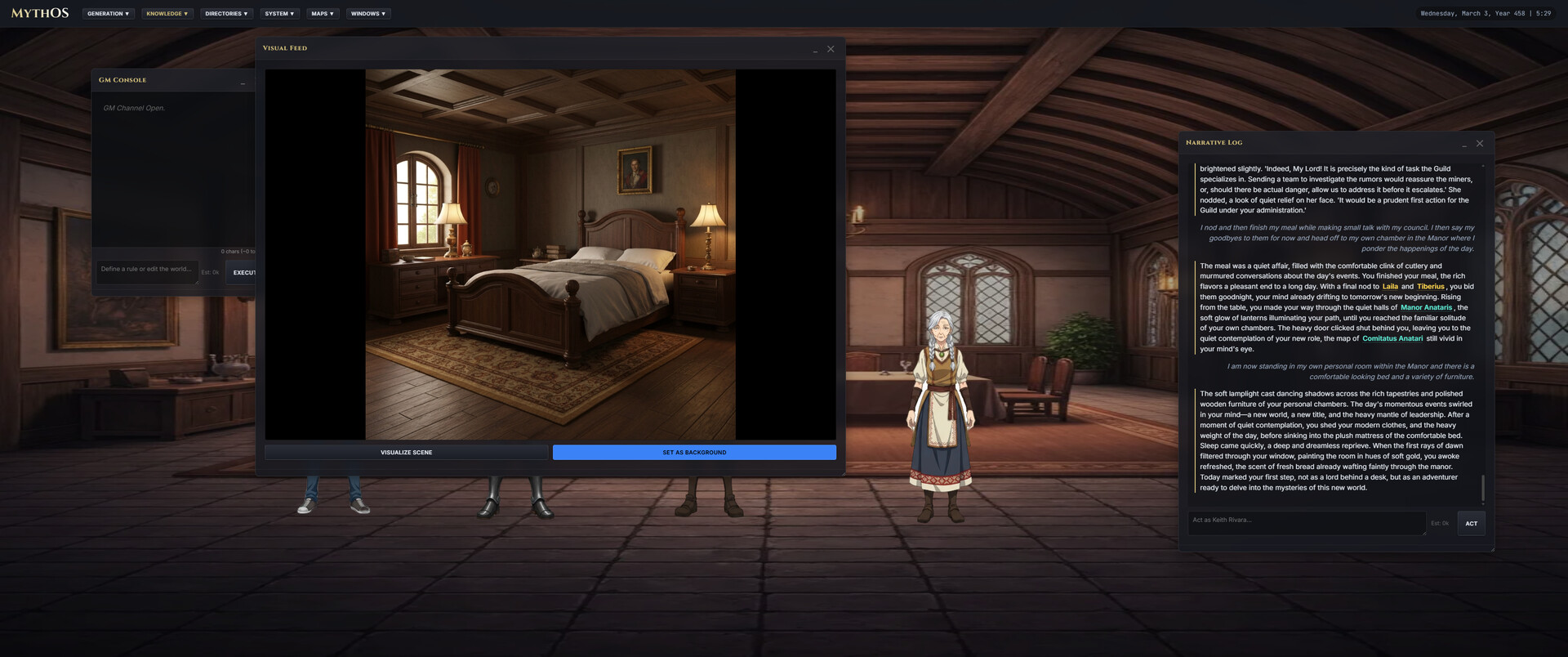Minimize the GM Console panel
Screen dimensions: 1568x657
(x=243, y=80)
